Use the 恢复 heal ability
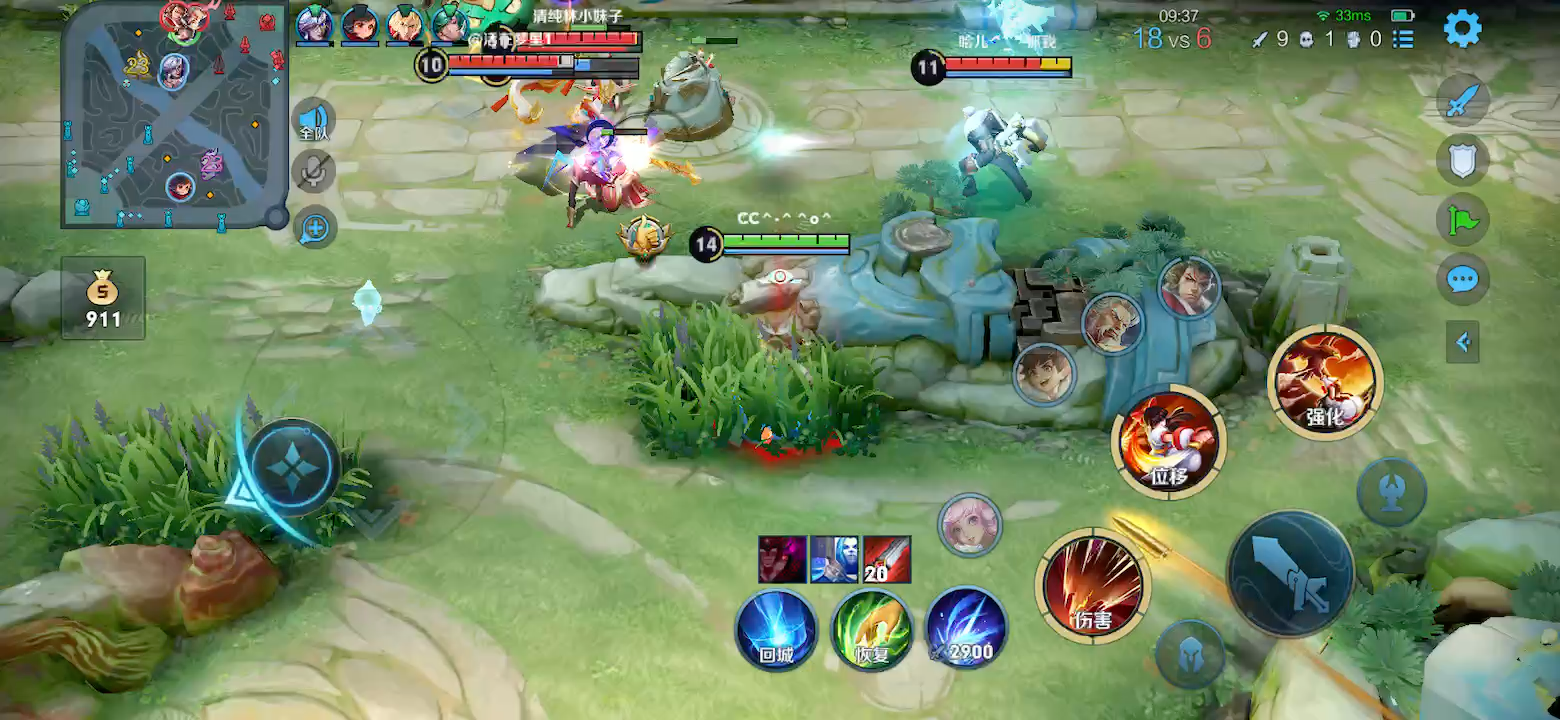The height and width of the screenshot is (720, 1560). click(x=872, y=630)
